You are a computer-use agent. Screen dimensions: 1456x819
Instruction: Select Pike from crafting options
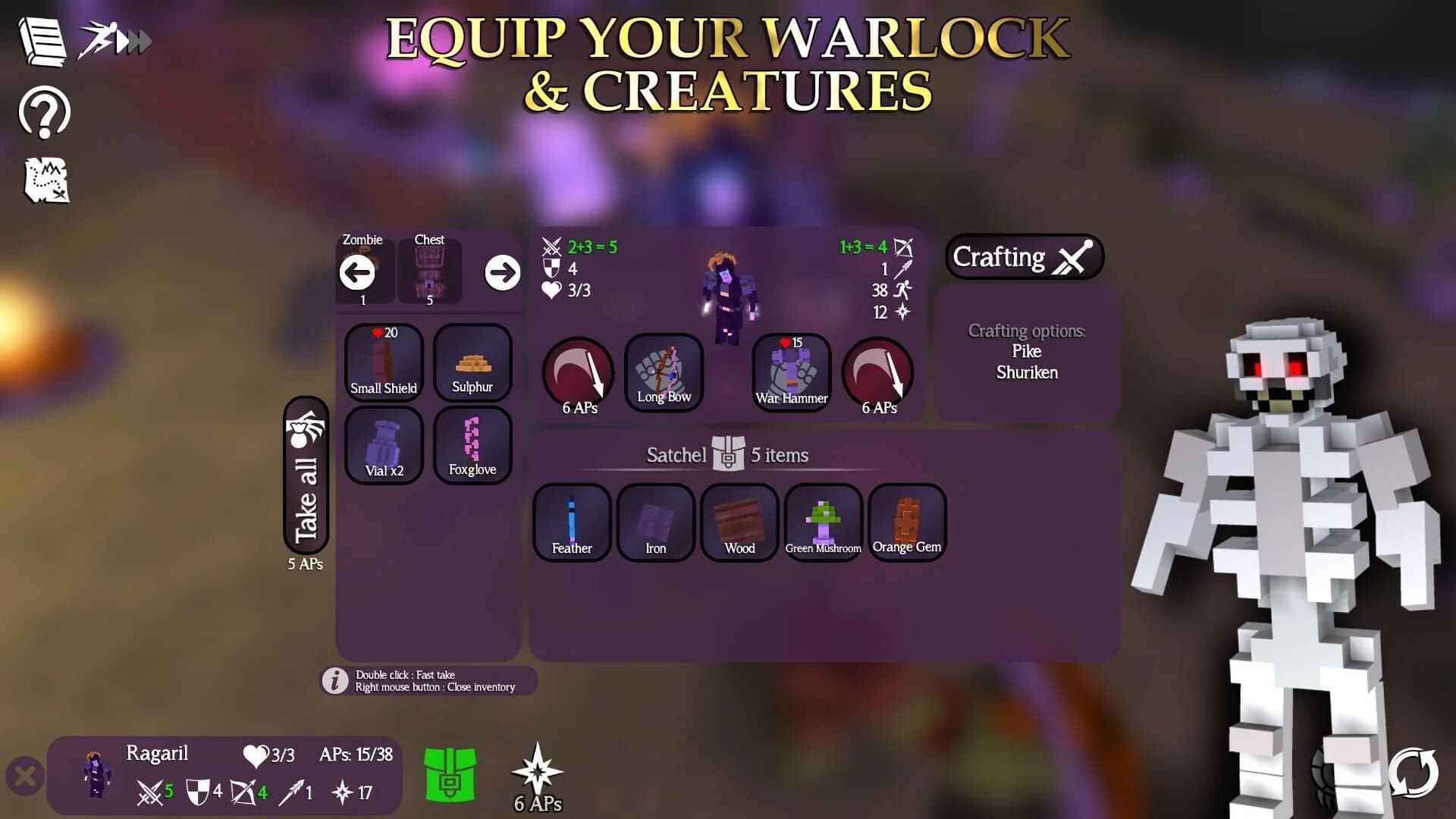pyautogui.click(x=1026, y=351)
